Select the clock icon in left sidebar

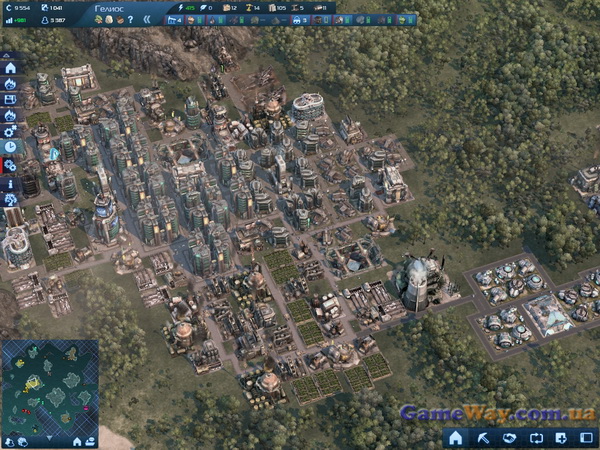(10, 146)
